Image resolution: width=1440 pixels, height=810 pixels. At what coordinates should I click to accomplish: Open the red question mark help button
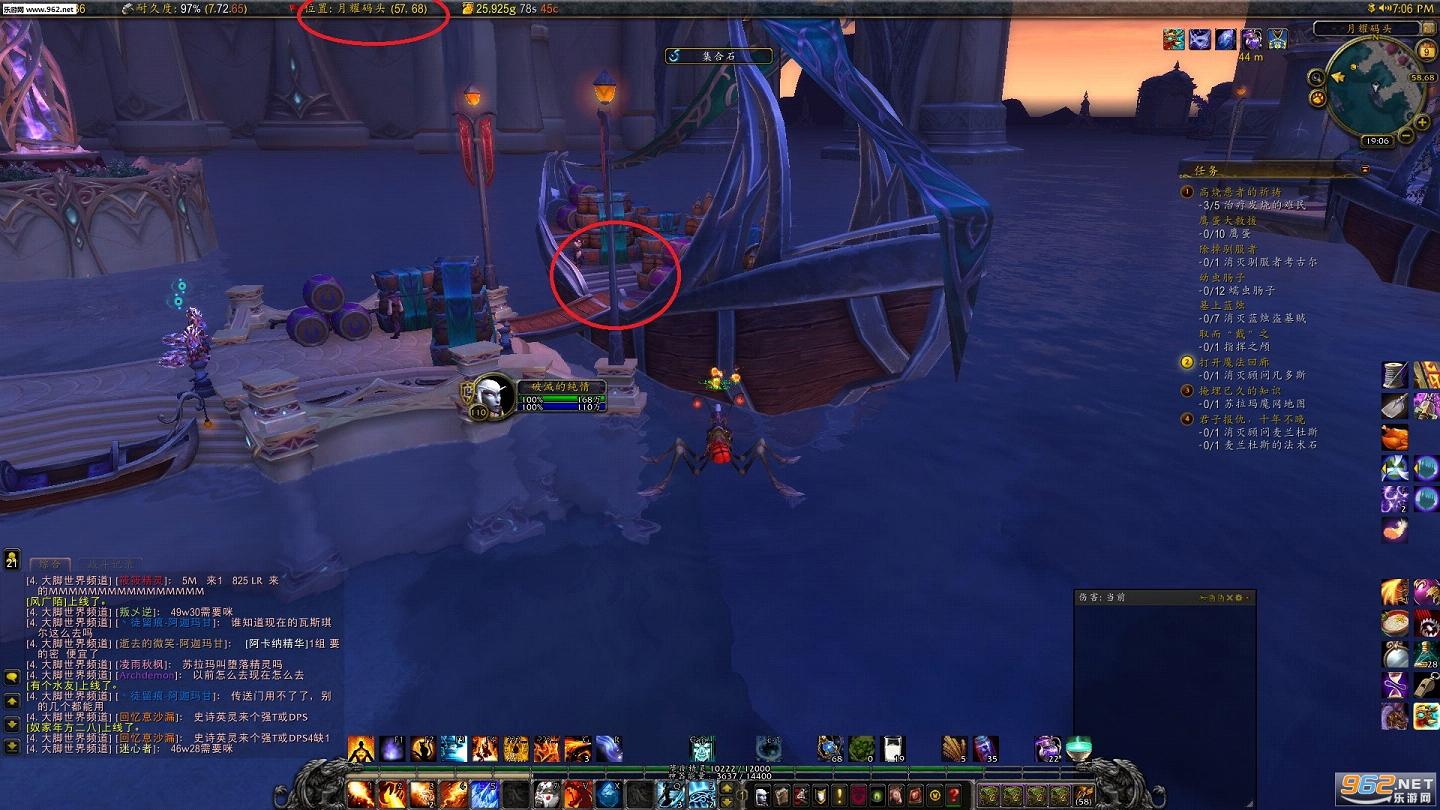pyautogui.click(x=954, y=795)
